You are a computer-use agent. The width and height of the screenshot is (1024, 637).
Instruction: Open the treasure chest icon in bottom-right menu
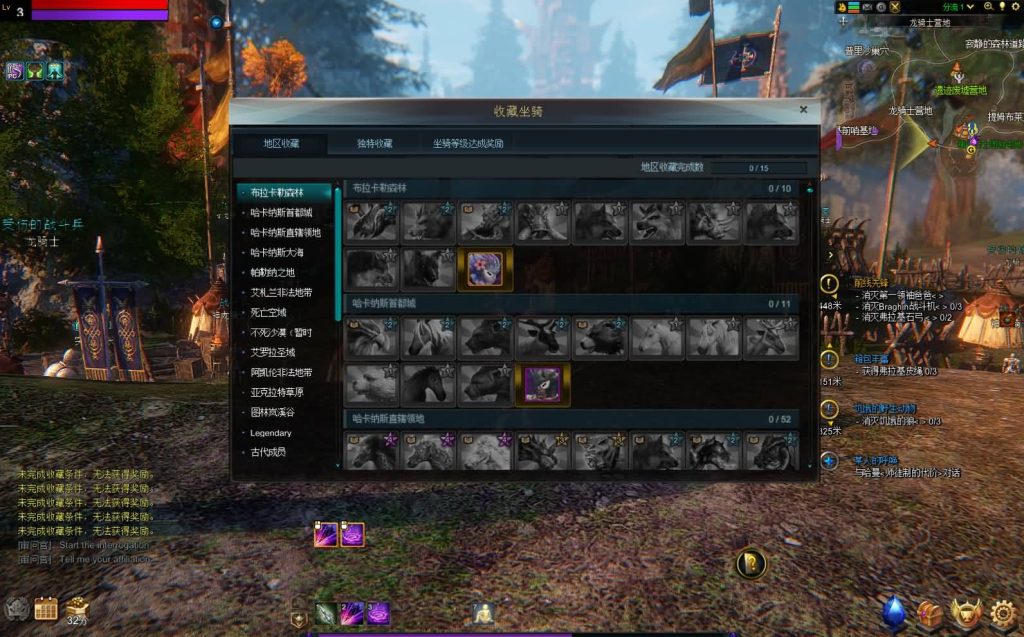(x=930, y=613)
